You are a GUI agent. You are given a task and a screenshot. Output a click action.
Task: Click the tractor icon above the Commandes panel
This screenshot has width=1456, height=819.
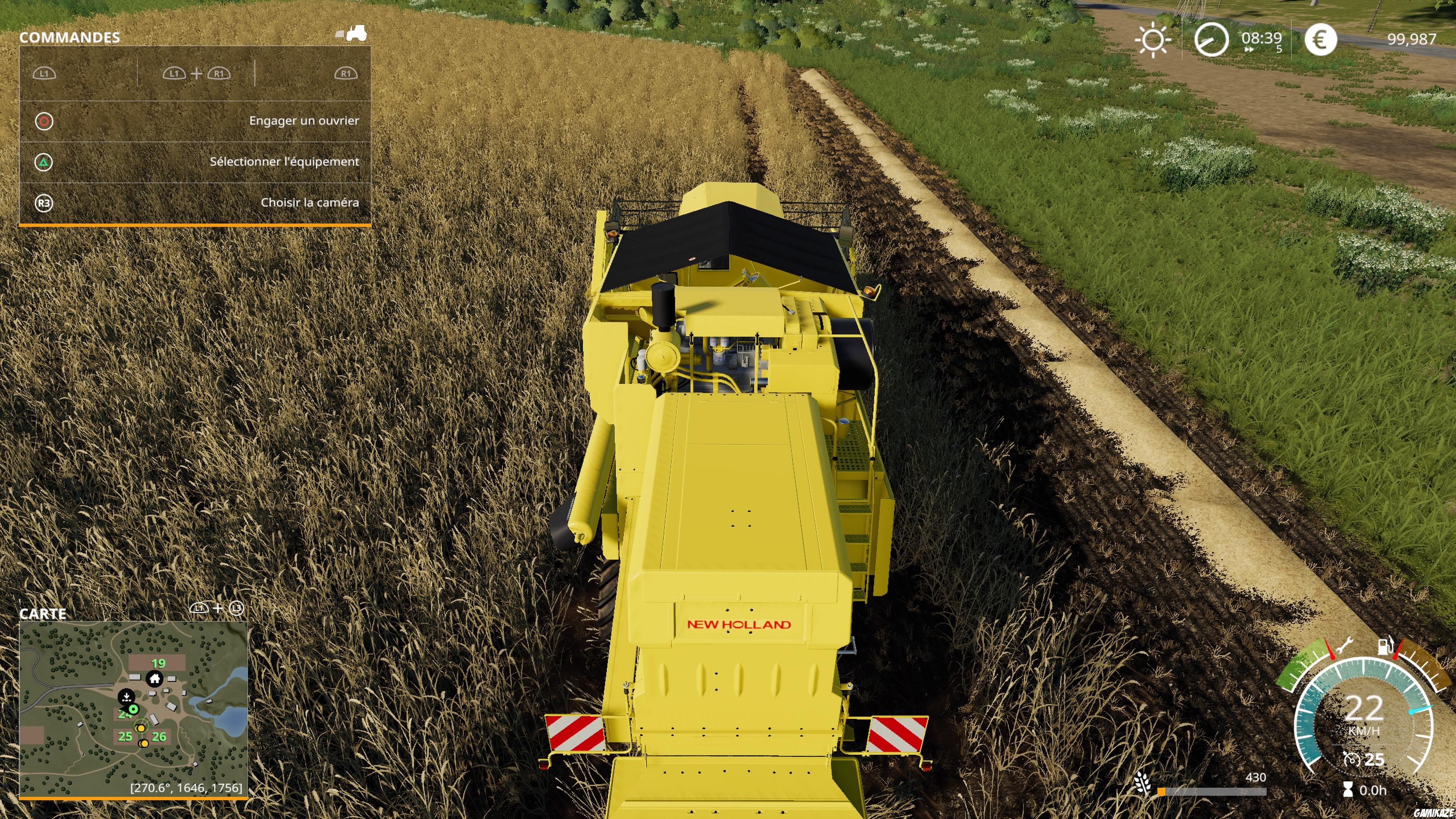coord(356,33)
